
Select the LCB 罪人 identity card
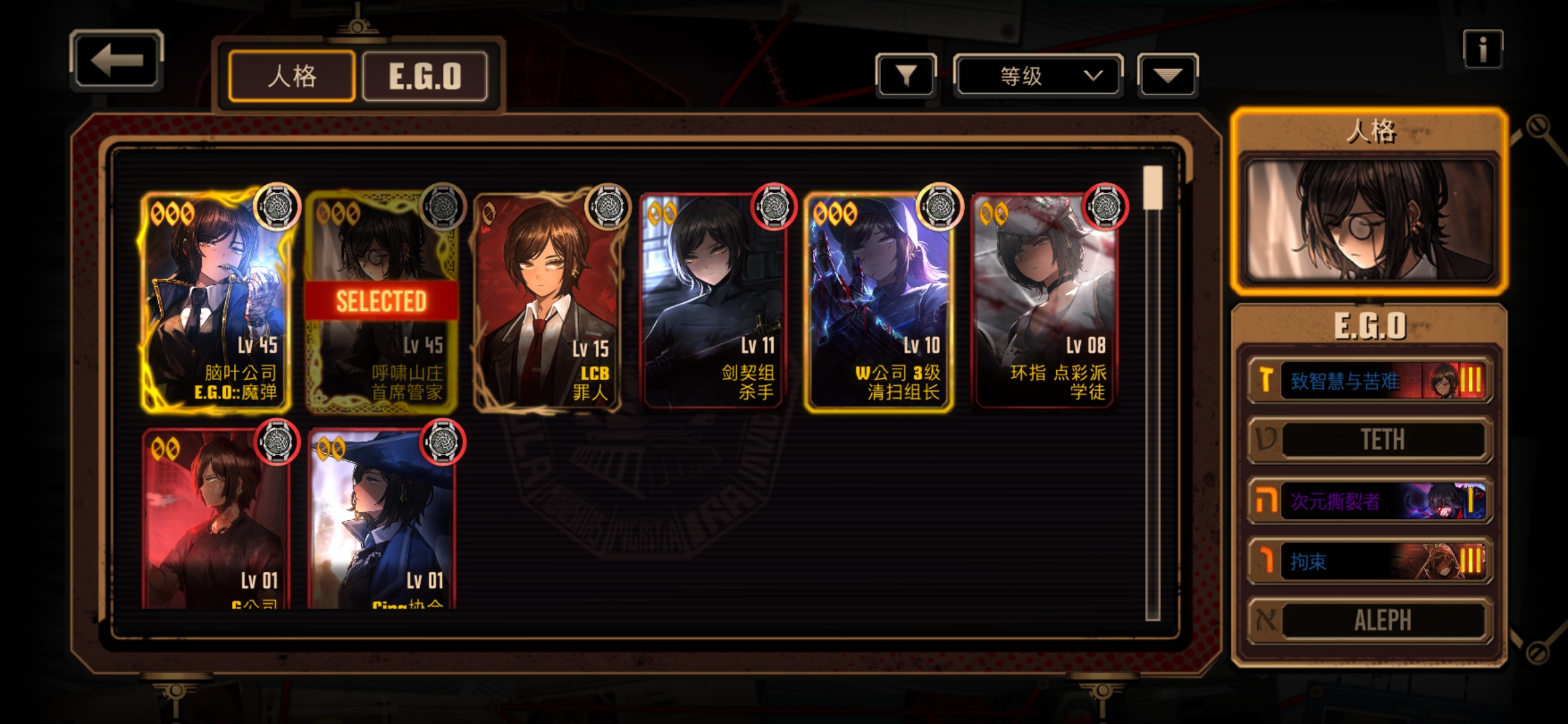[547, 302]
